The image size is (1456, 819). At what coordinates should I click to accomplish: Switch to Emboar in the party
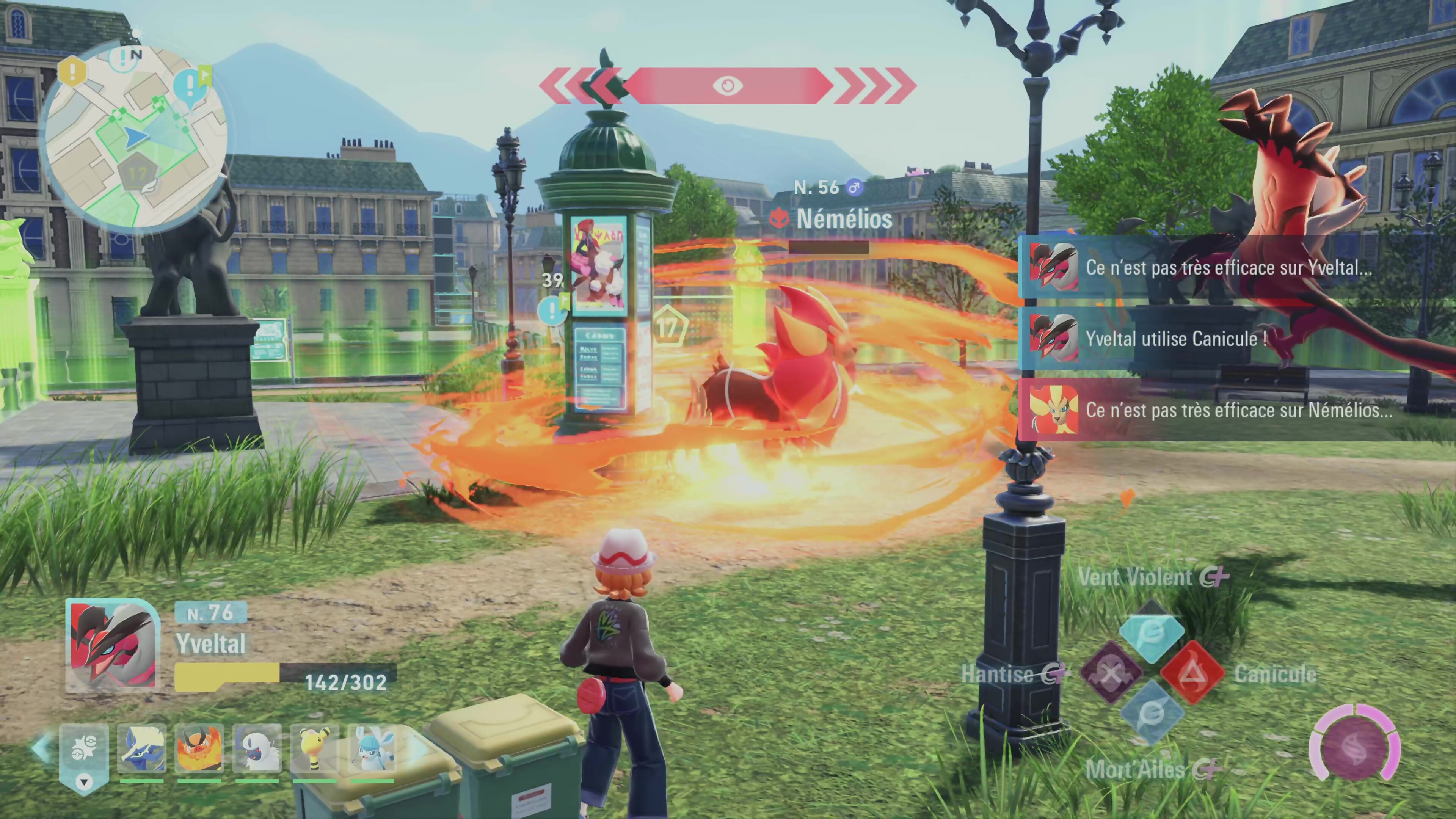(x=199, y=749)
